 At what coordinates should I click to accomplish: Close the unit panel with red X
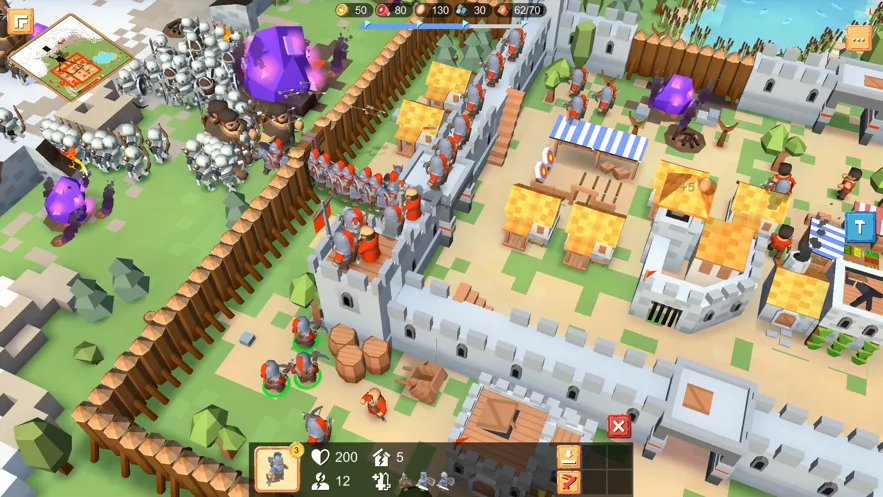[619, 427]
